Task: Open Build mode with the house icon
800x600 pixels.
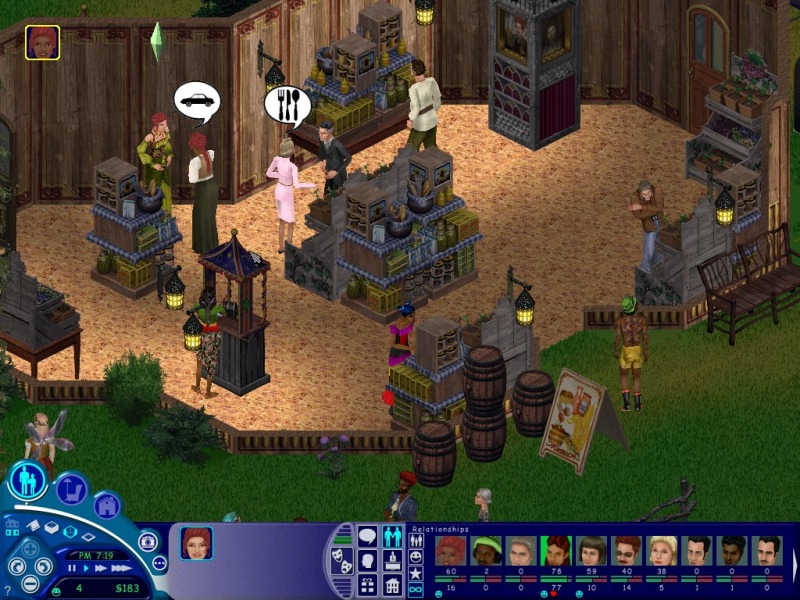Action: point(107,506)
